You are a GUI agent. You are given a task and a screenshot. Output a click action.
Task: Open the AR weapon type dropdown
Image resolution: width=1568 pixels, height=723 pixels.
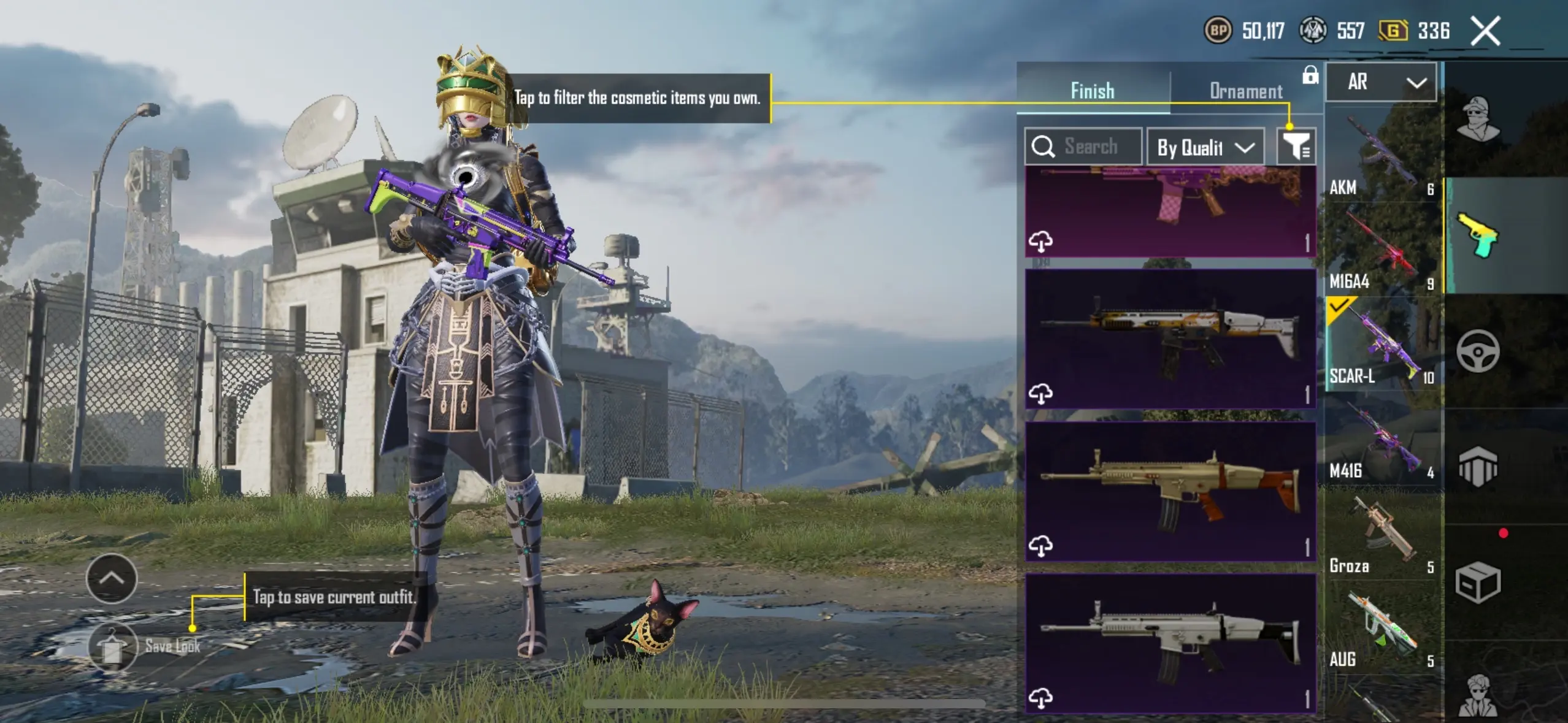coord(1381,82)
